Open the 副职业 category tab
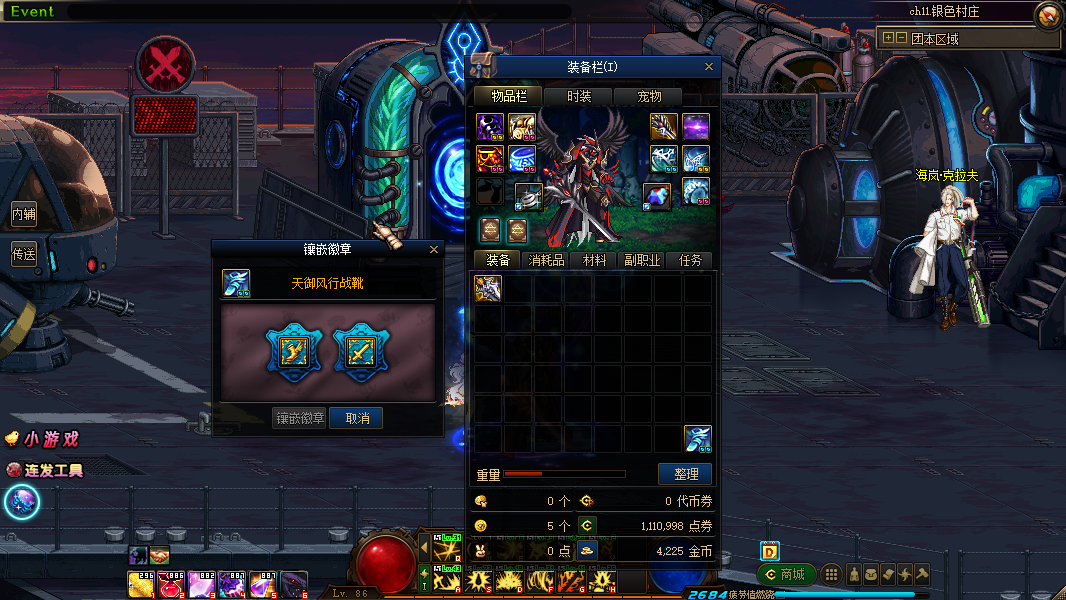 642,260
